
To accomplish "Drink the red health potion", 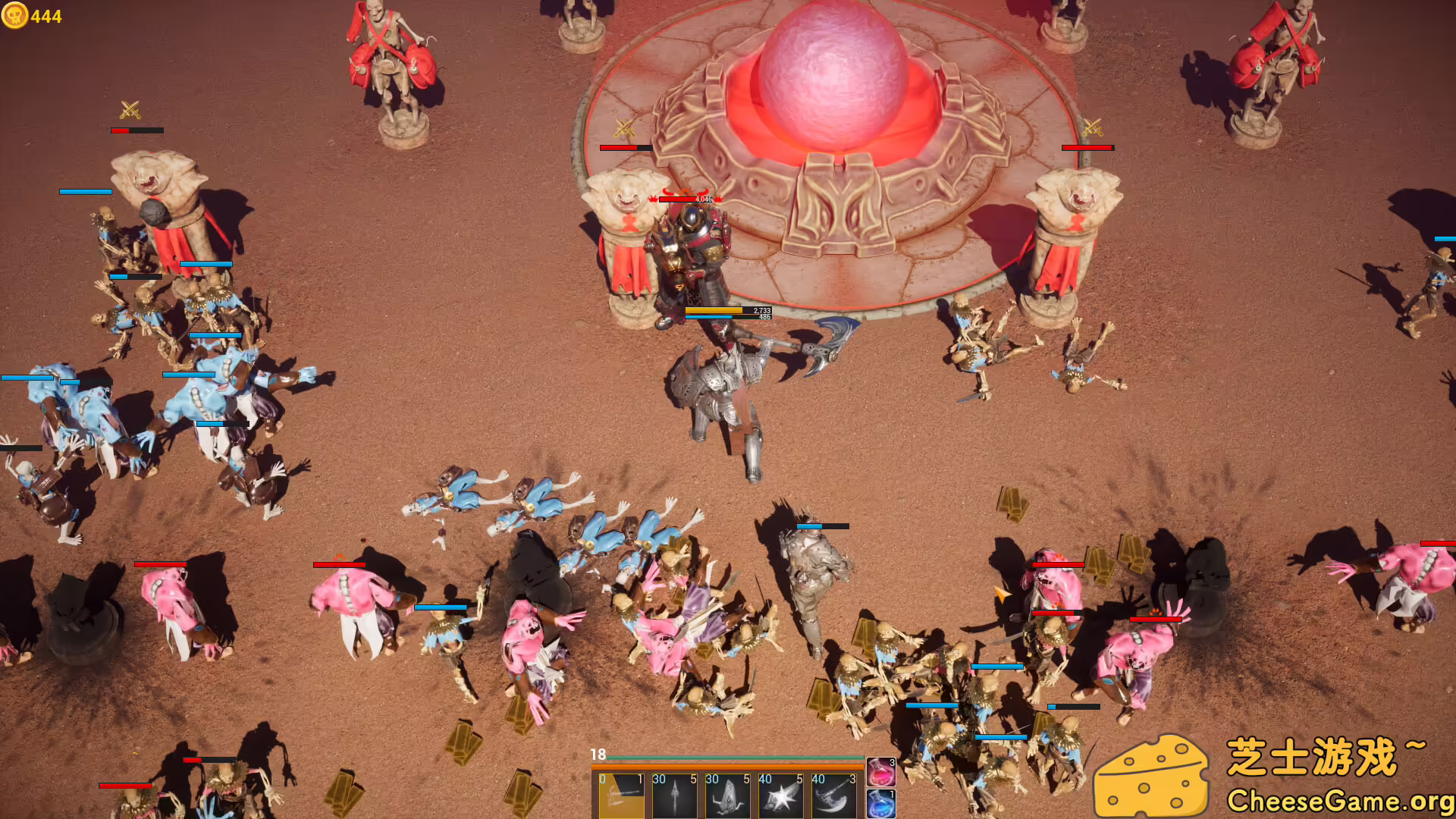I will pos(880,773).
